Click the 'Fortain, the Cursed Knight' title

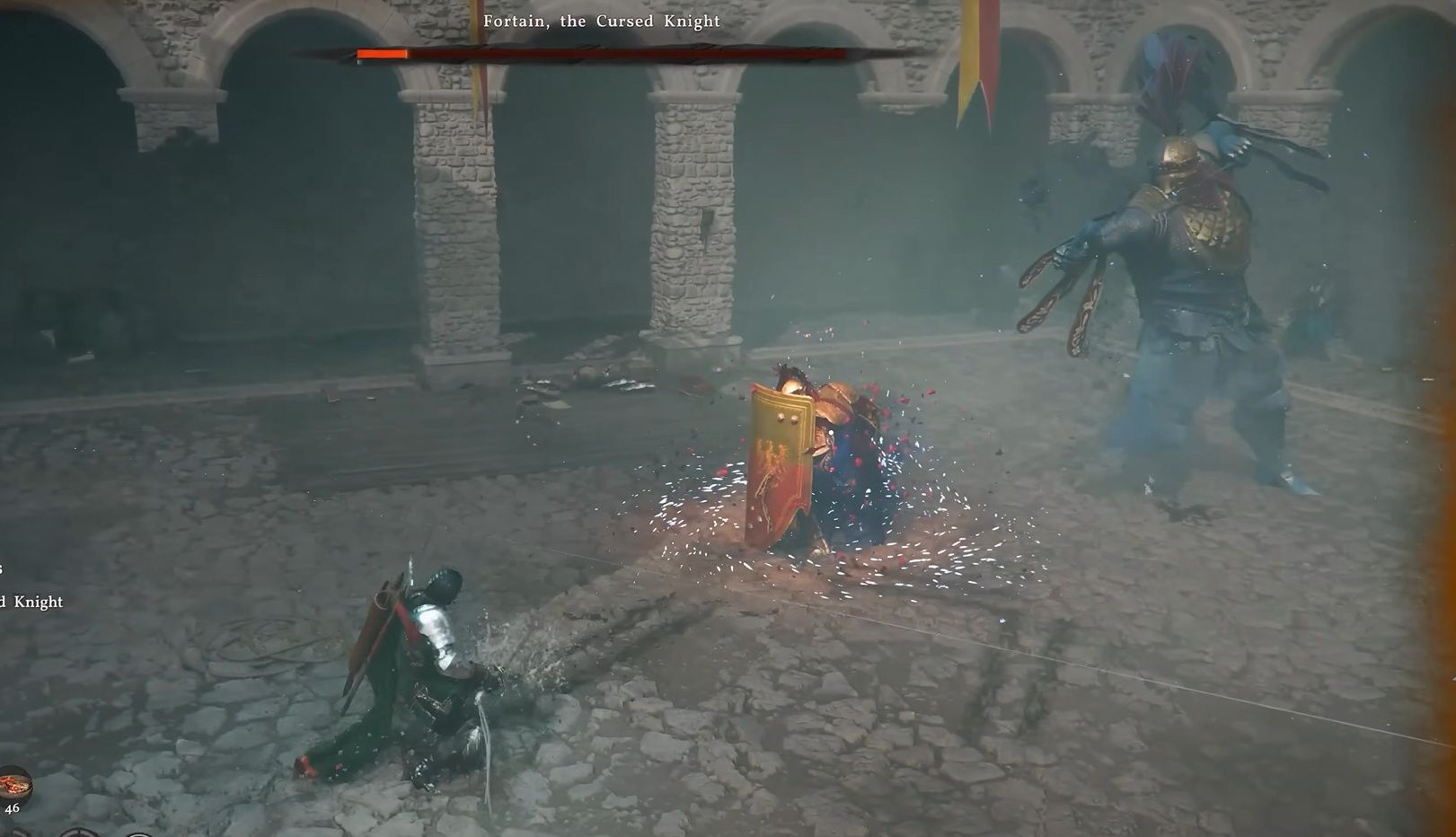600,22
